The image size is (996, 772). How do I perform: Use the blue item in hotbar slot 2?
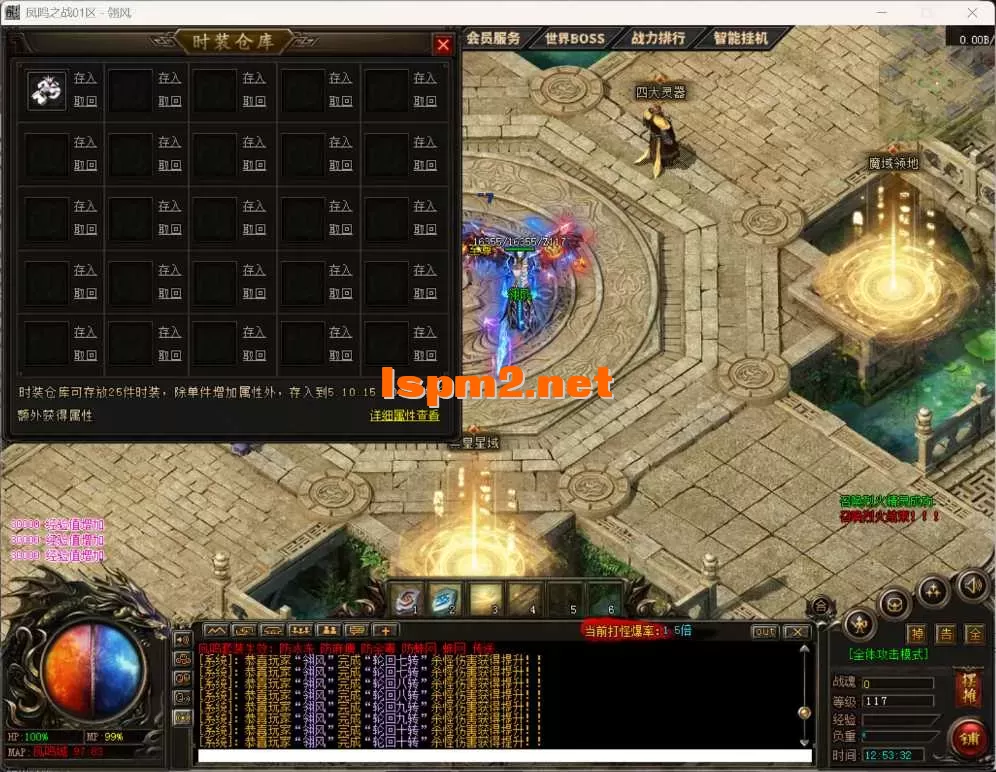(446, 598)
